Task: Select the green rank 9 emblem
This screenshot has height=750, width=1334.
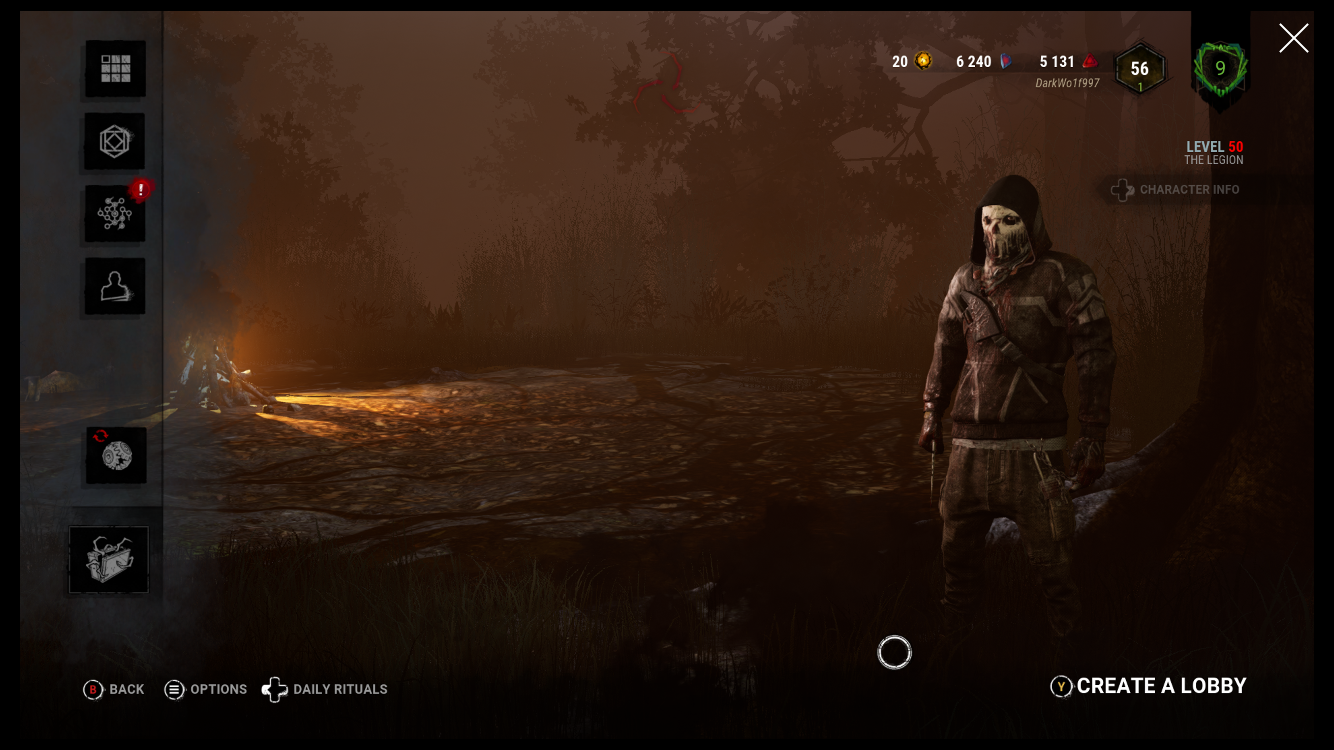Action: [1220, 69]
